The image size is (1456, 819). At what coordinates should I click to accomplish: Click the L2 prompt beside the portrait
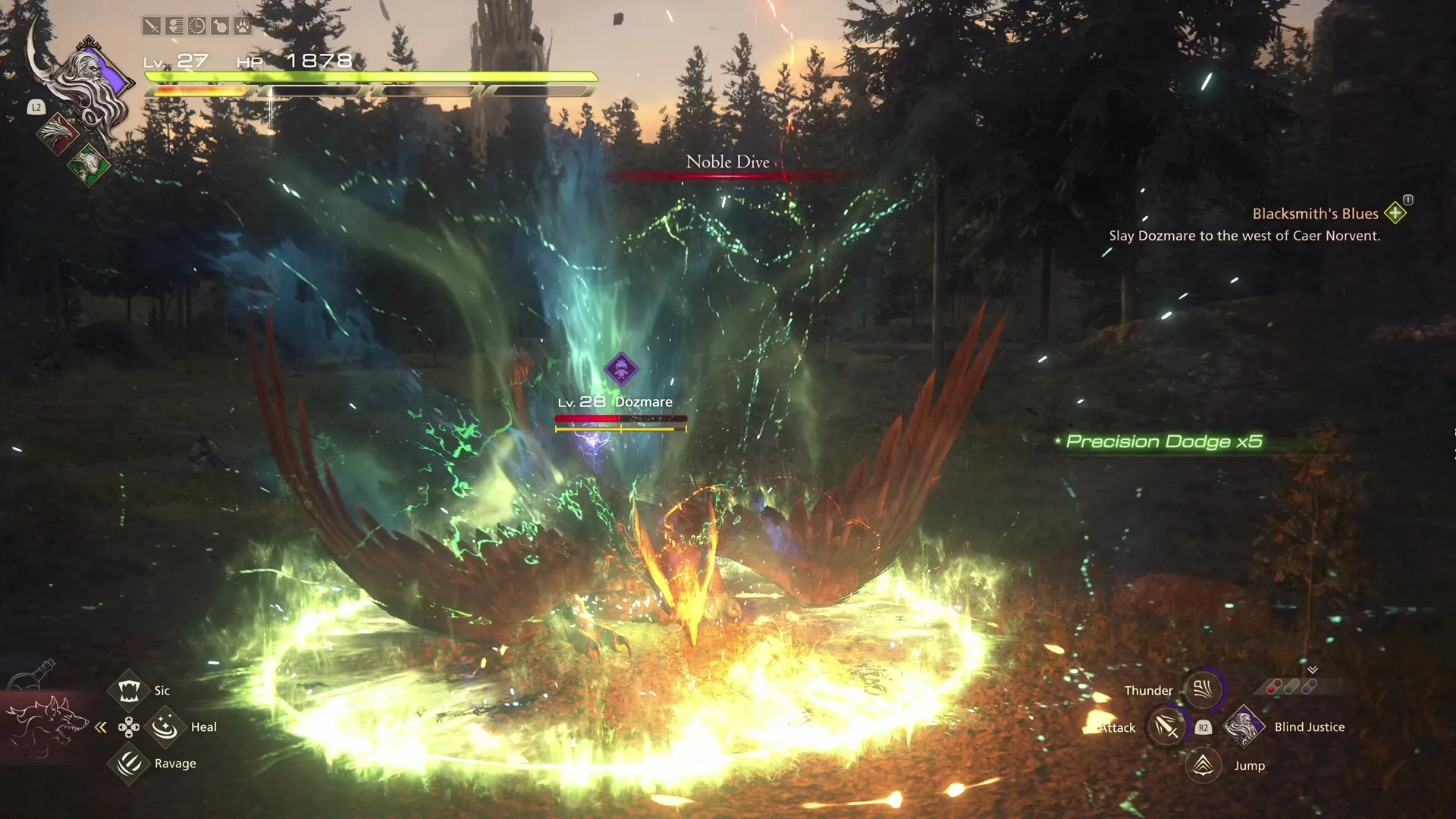[x=36, y=108]
